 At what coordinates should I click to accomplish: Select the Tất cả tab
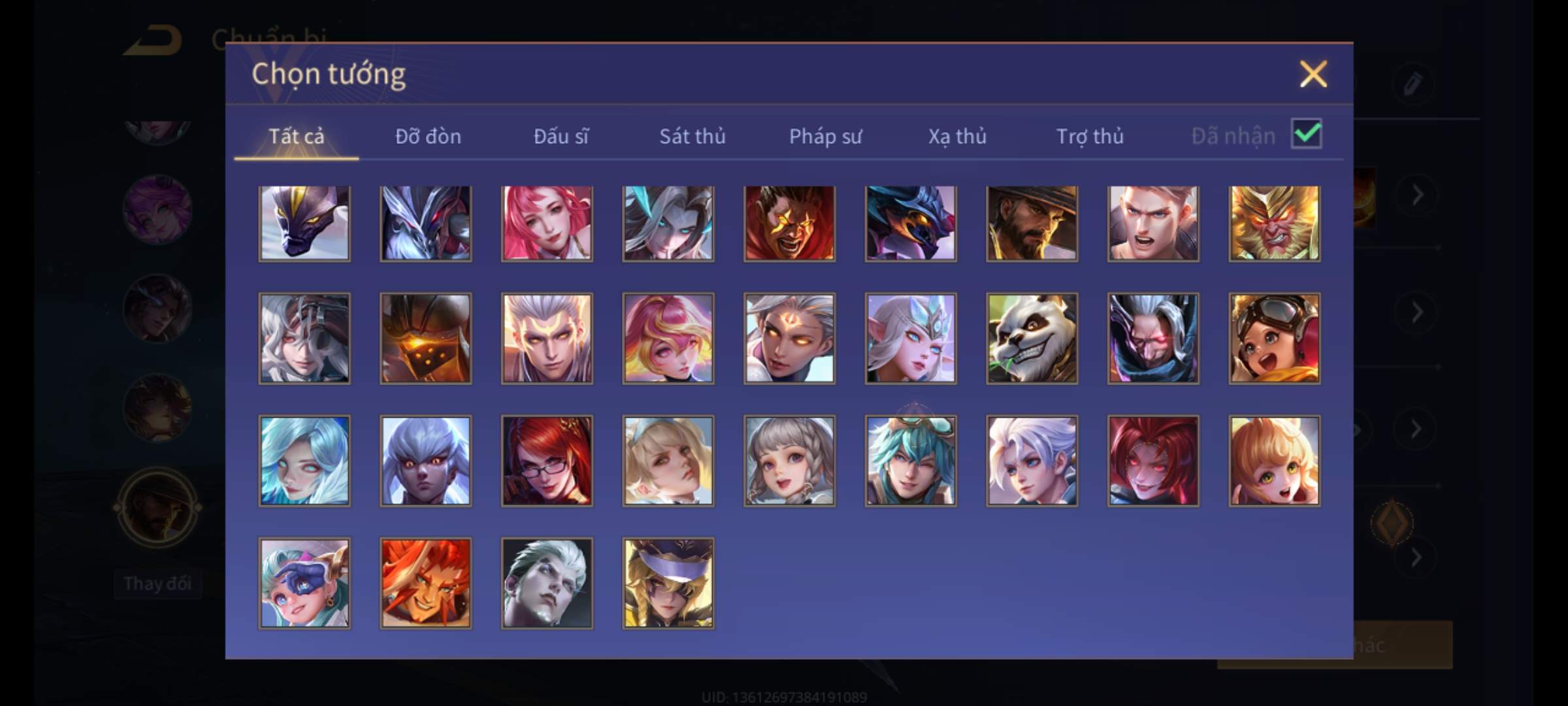[x=296, y=136]
